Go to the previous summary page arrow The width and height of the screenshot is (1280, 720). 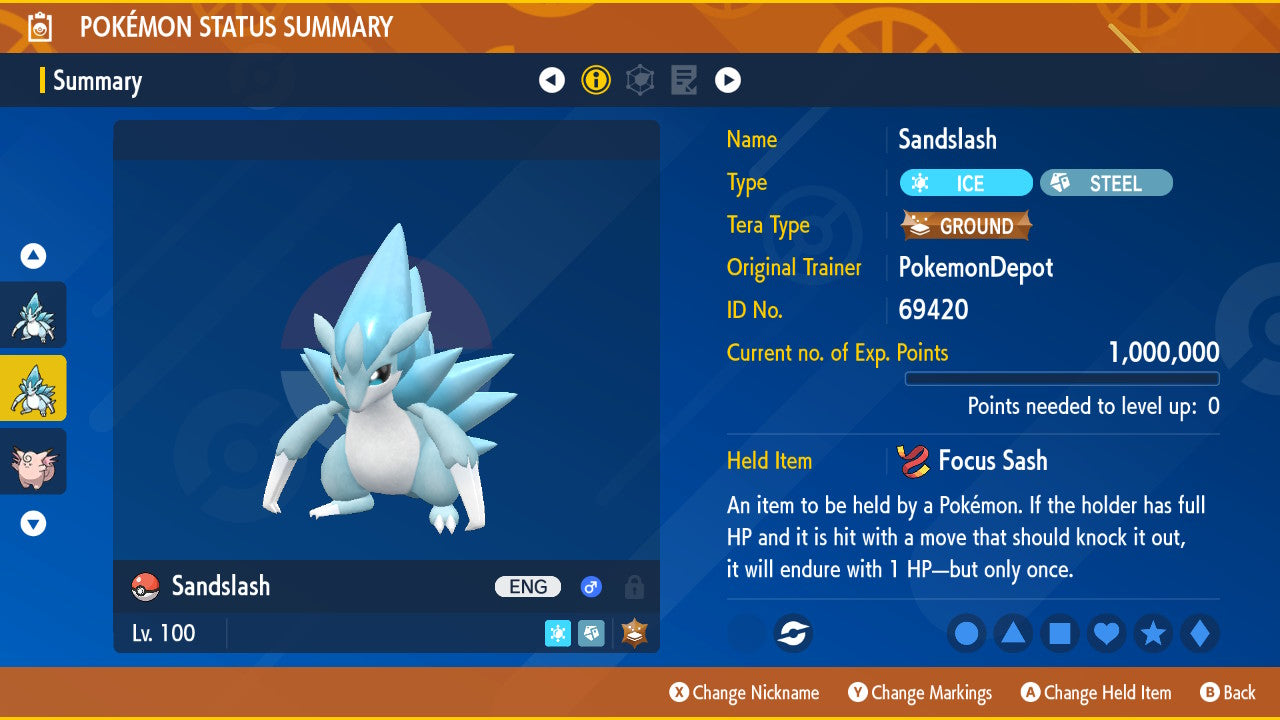tap(552, 80)
